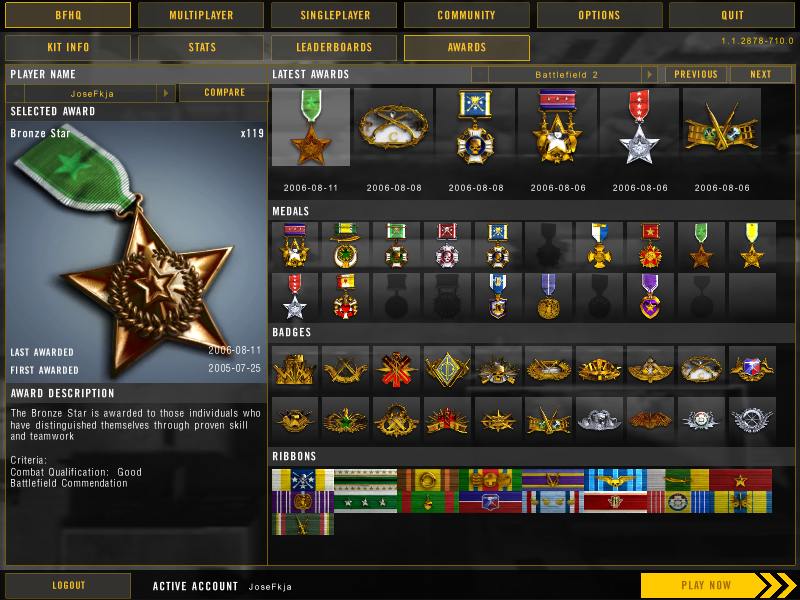
Task: Open the Singleplayer menu
Action: (334, 15)
